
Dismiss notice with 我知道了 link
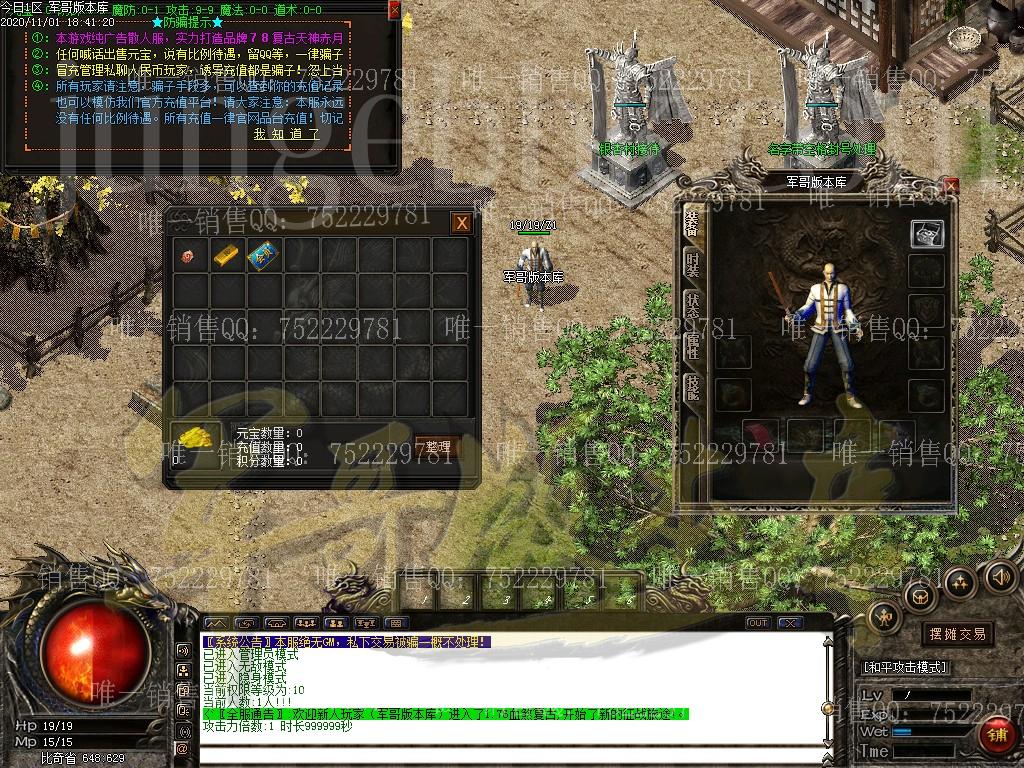(x=286, y=133)
